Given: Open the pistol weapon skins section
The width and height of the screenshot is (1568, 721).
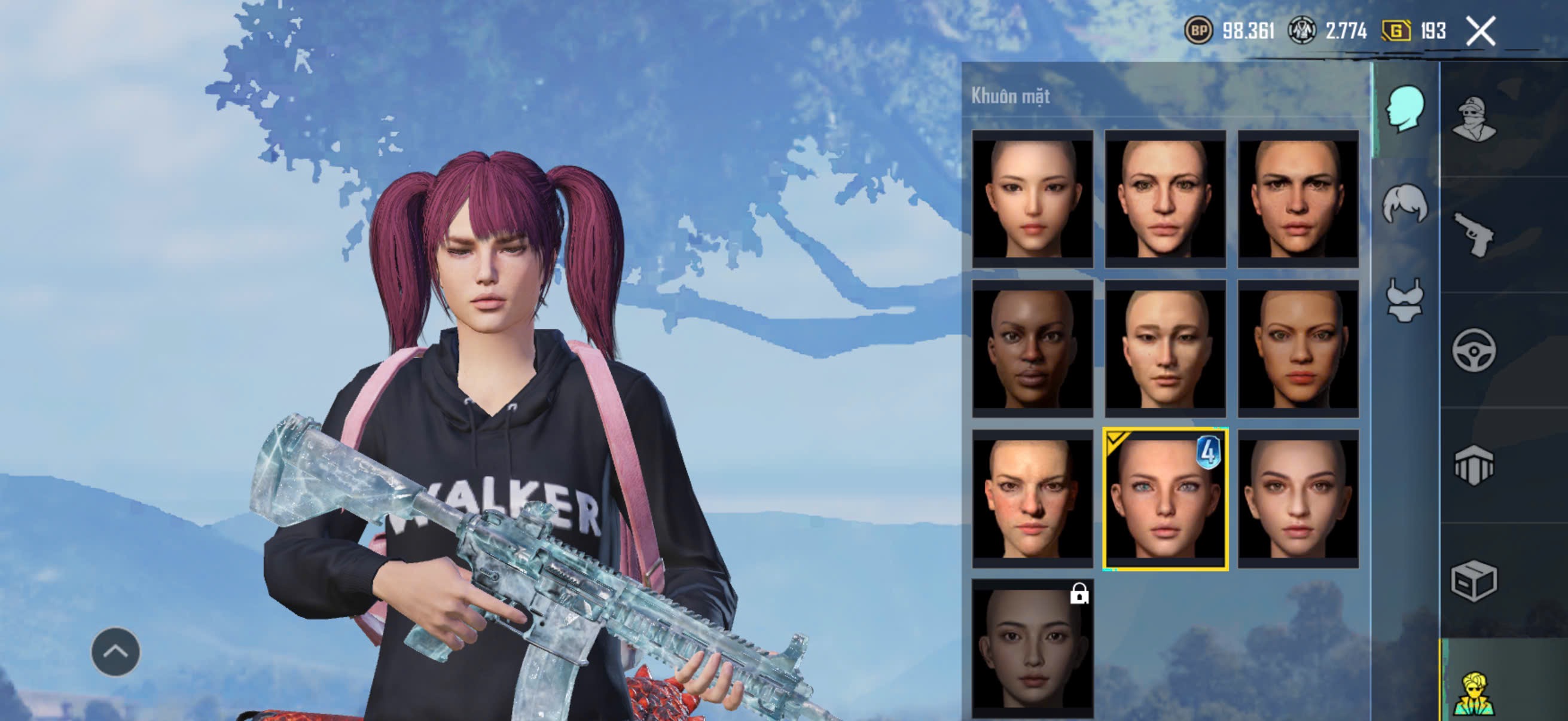Looking at the screenshot, I should (1474, 234).
